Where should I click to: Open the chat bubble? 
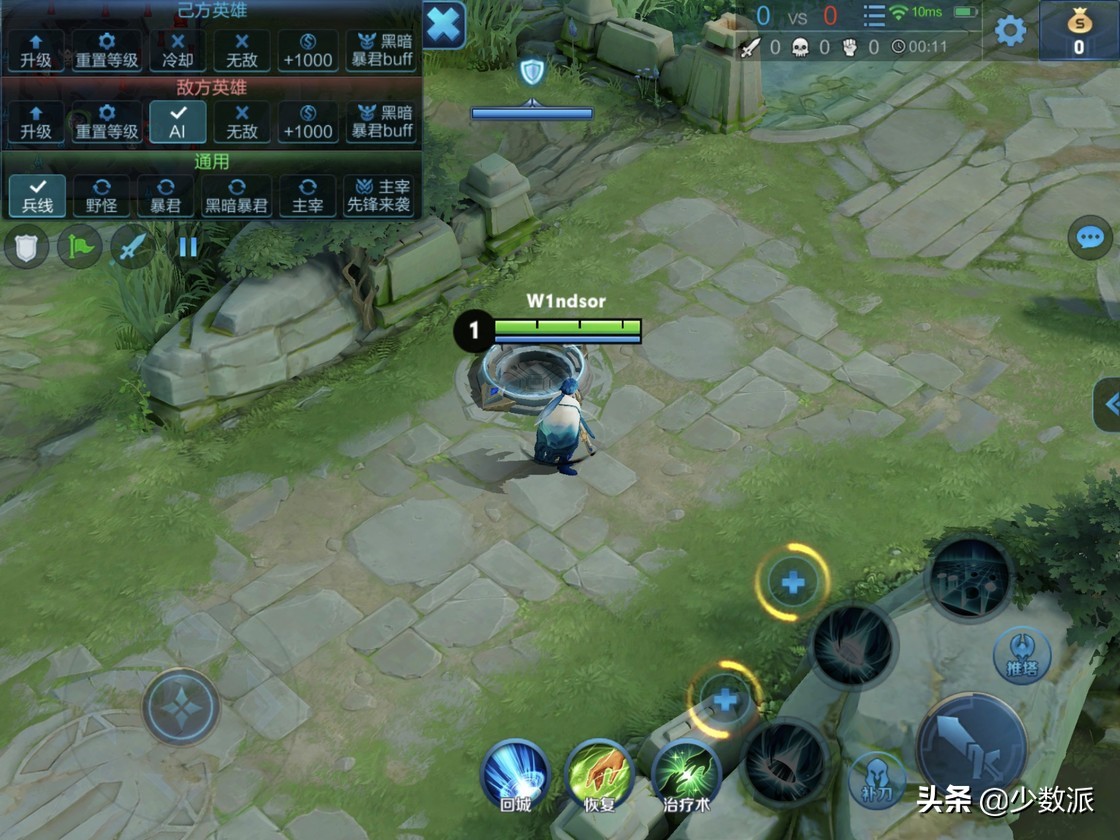1089,238
